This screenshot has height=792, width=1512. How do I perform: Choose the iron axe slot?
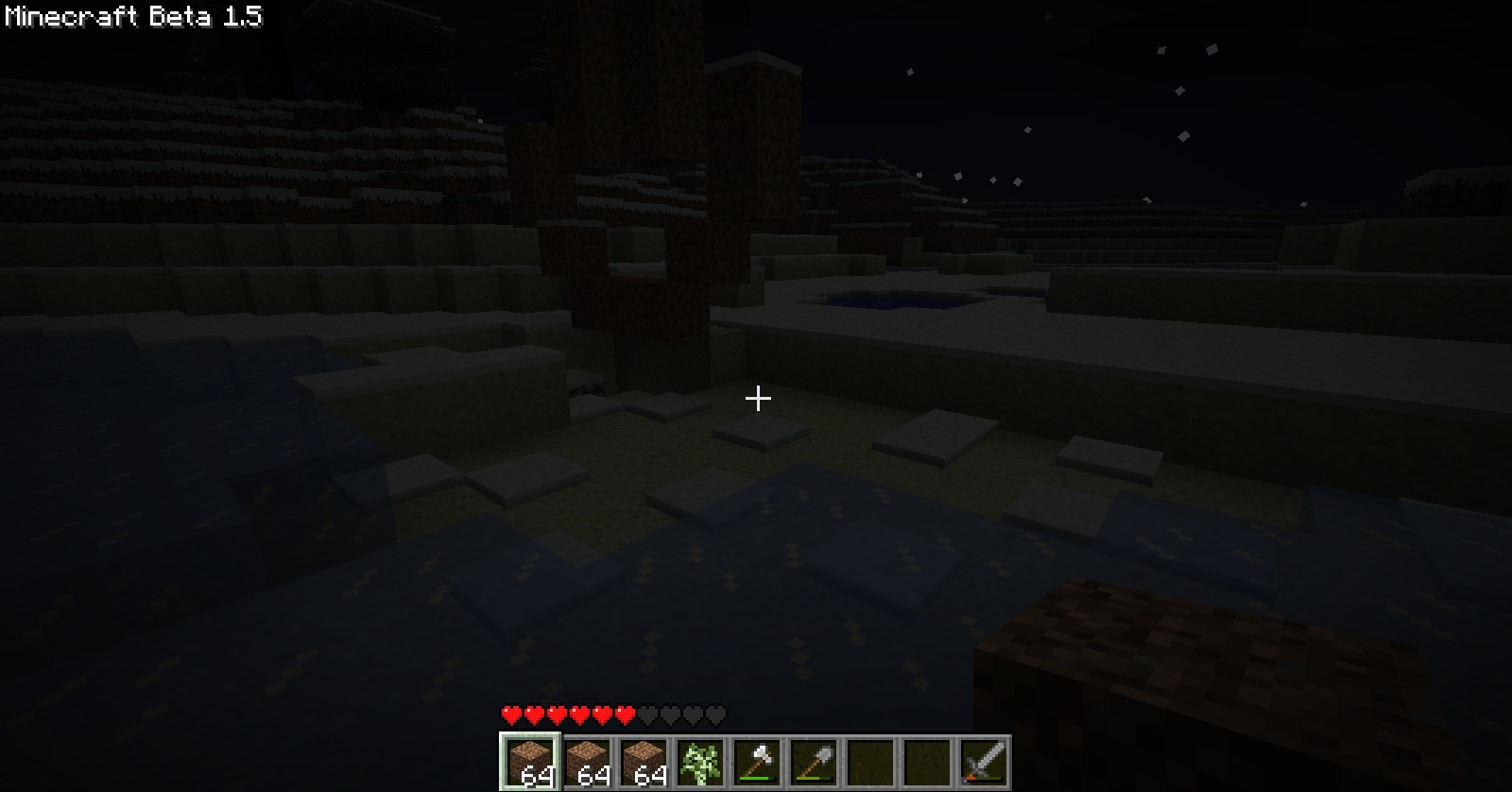756,762
